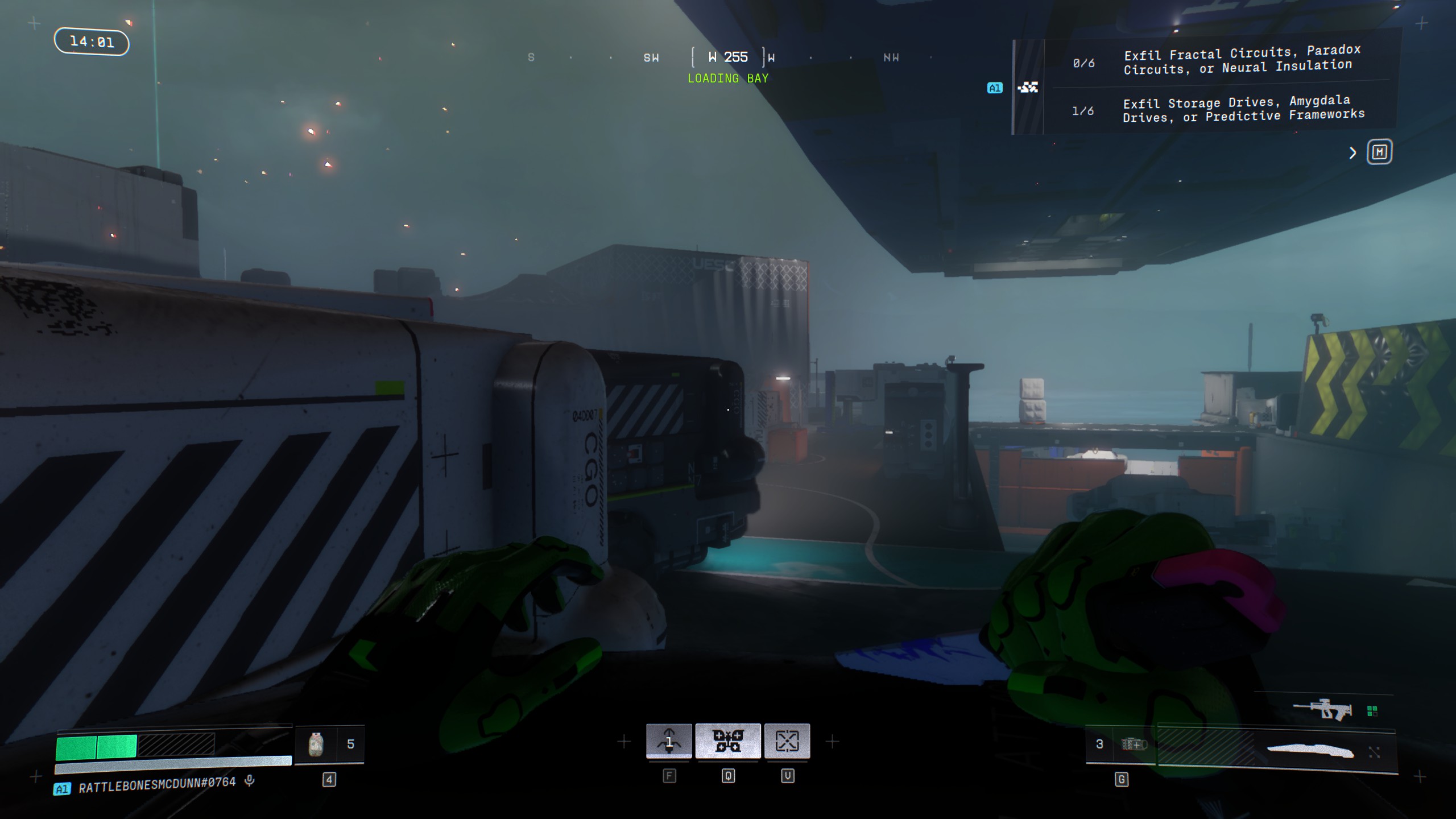
Task: Expand the objective tracker arrow
Action: tap(1353, 153)
